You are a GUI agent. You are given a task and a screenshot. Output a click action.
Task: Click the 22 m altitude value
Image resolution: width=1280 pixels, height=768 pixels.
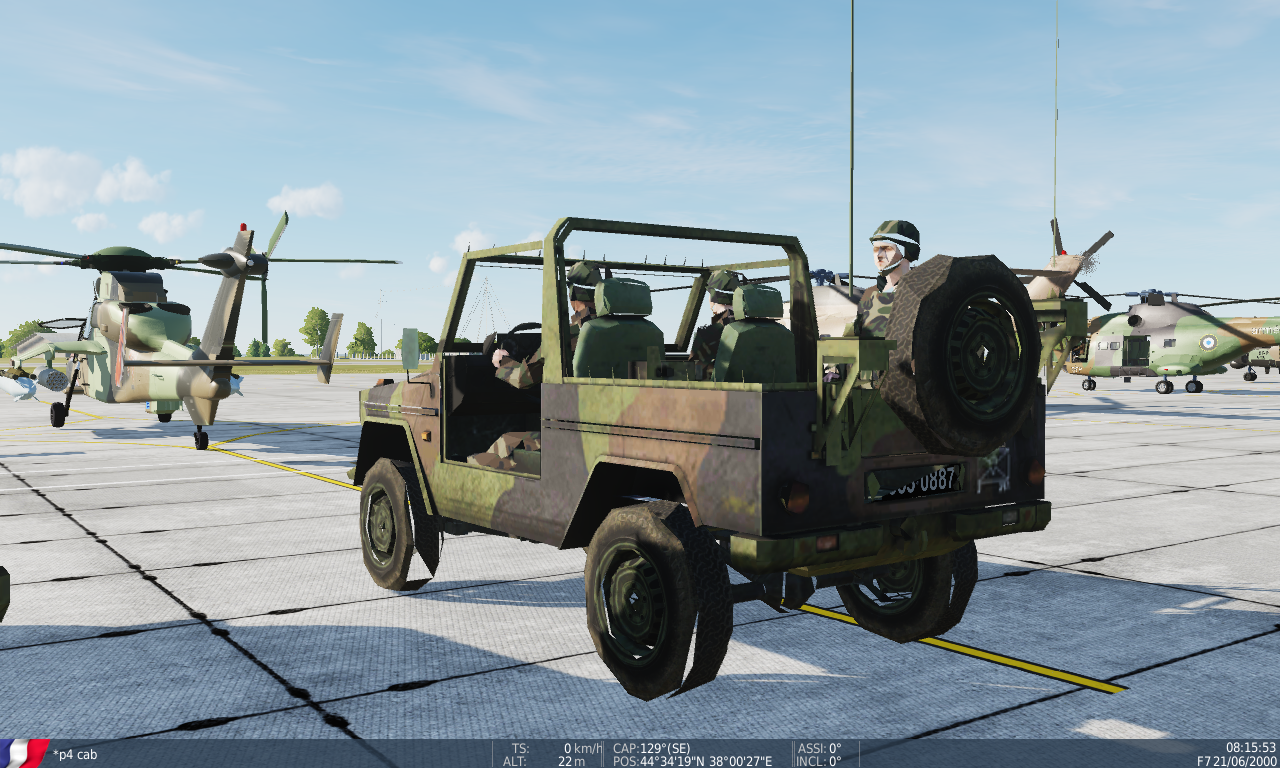point(570,760)
